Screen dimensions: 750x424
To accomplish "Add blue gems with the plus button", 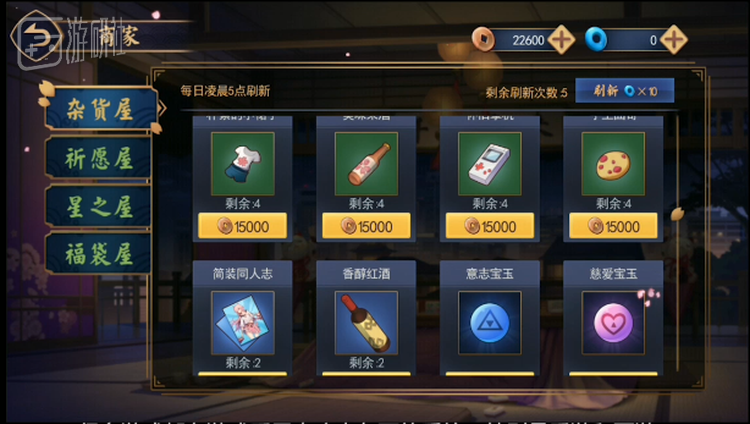I will (x=674, y=40).
